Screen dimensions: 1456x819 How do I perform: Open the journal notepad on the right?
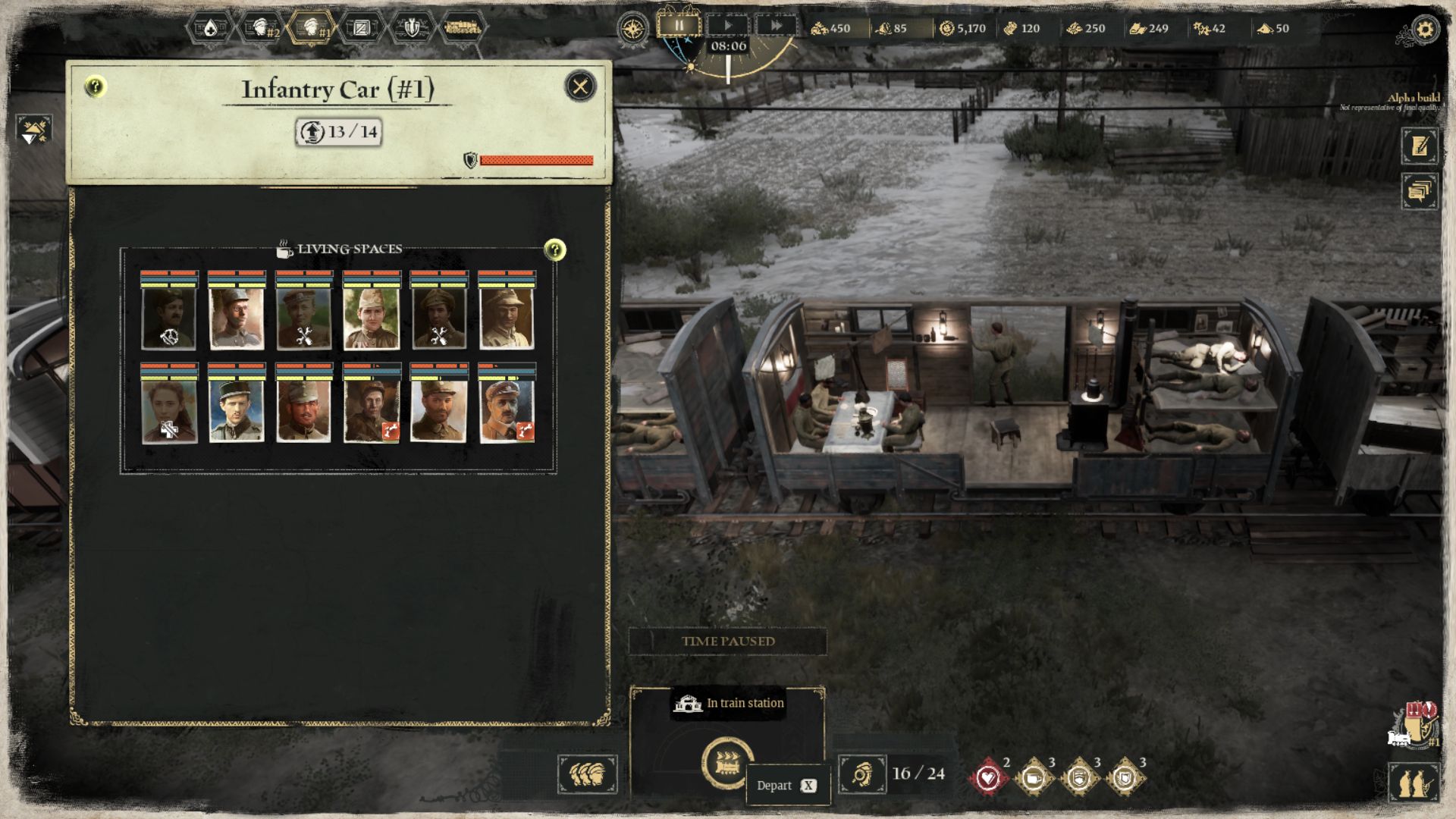coord(1420,146)
